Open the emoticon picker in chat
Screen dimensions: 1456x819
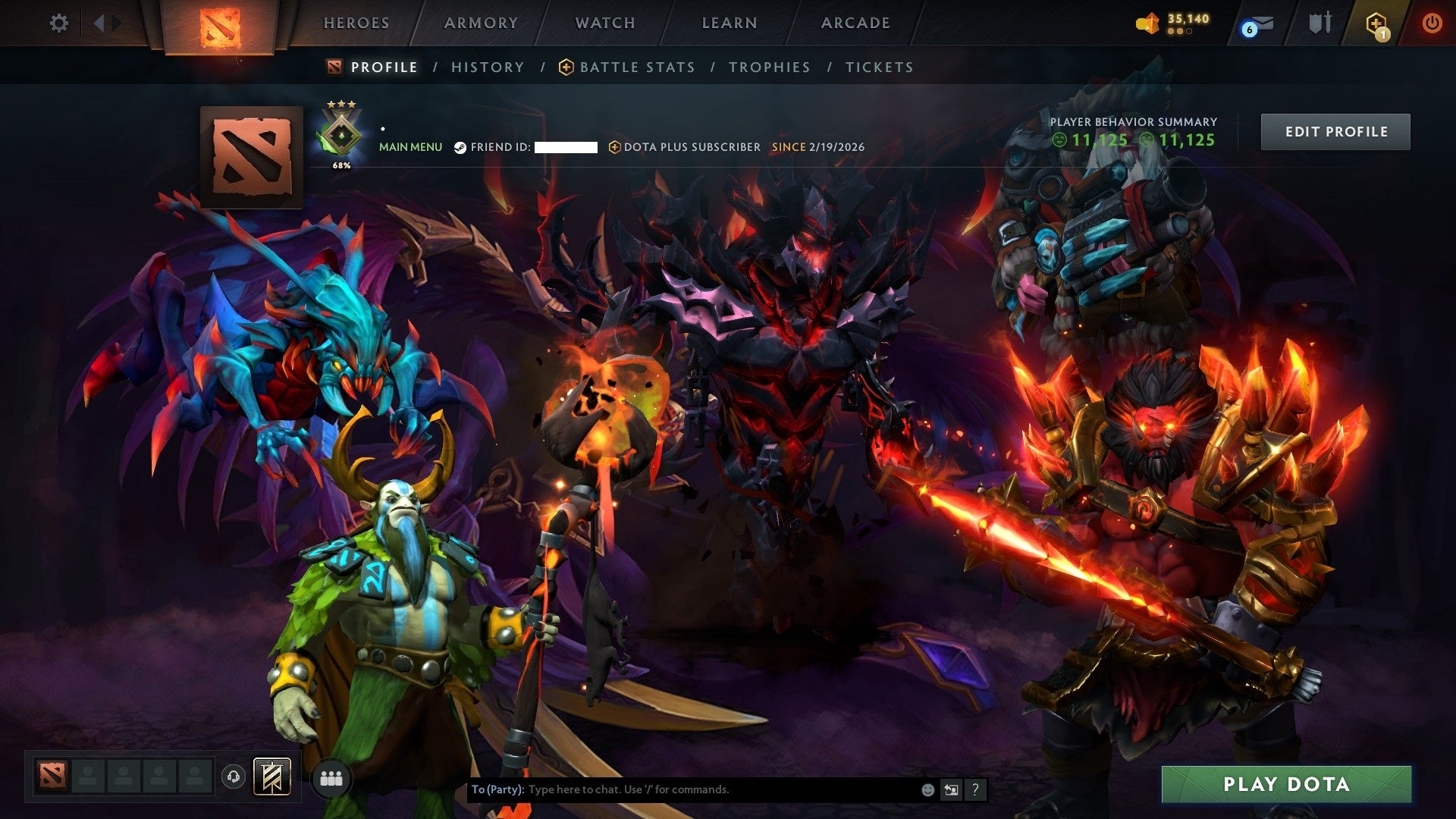click(x=927, y=789)
